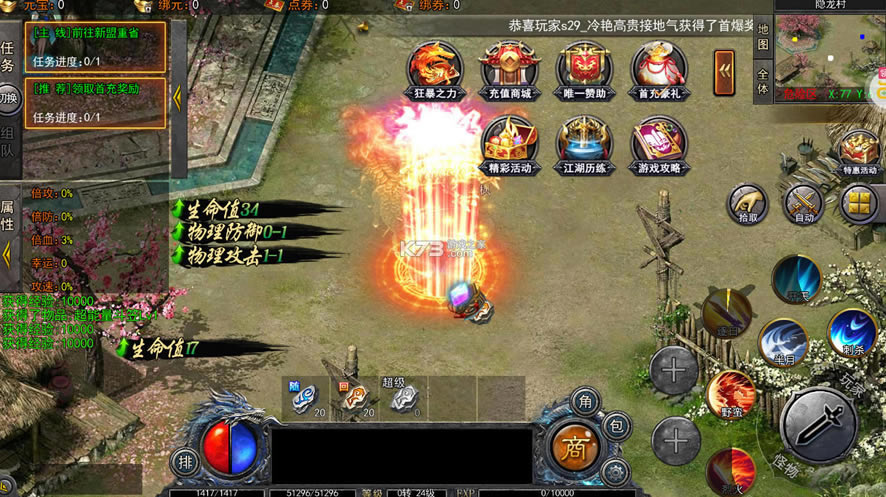The image size is (886, 497).
Task: Tap the 拾取 pickup hand button
Action: click(747, 203)
